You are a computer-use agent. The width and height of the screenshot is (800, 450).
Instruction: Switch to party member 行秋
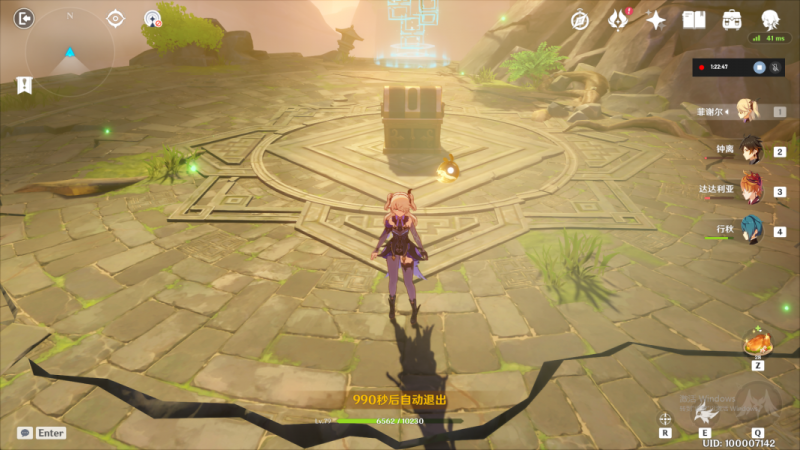coord(750,230)
